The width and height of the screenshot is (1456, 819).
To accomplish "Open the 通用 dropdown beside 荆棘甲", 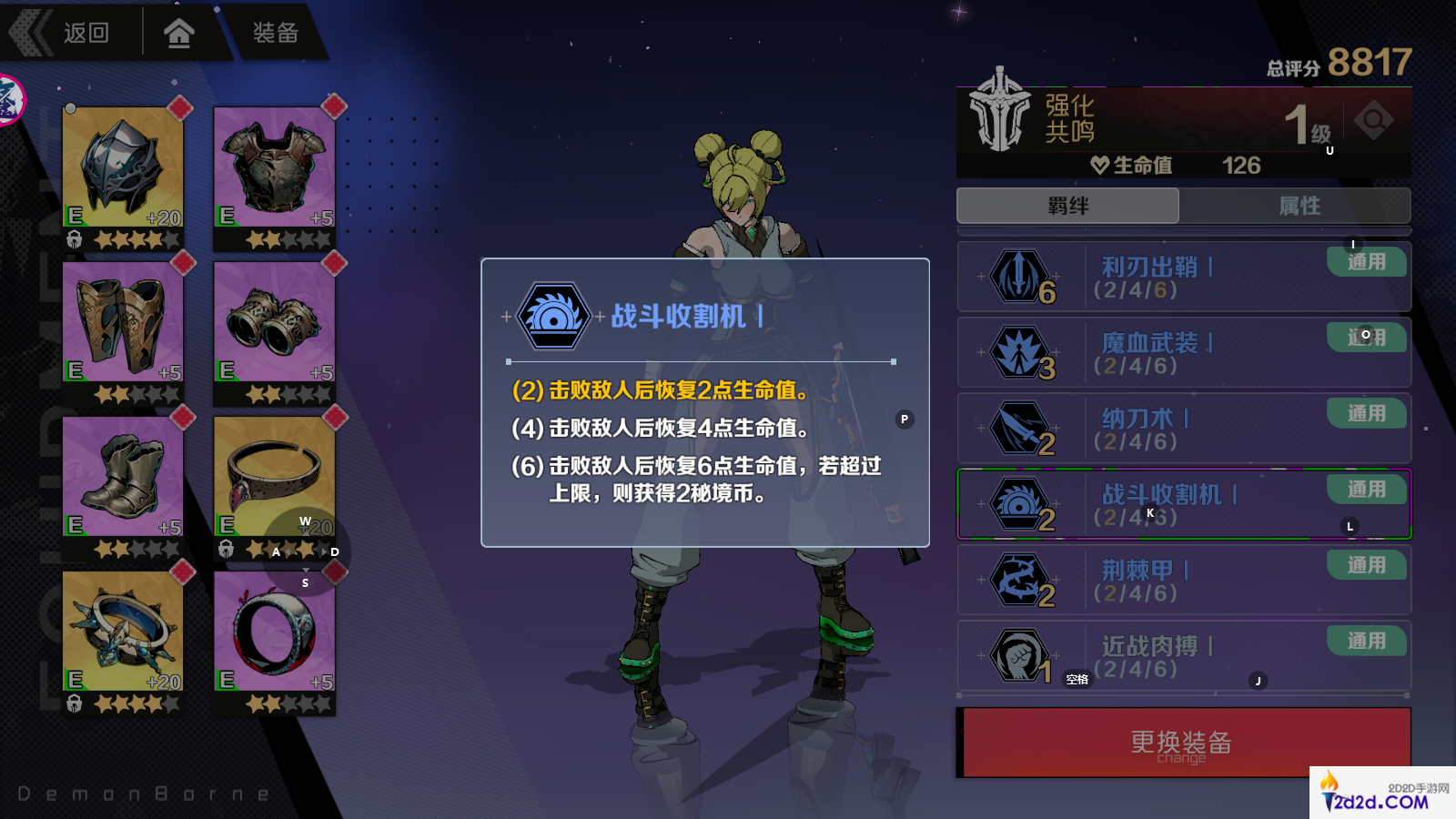I will click(1367, 565).
